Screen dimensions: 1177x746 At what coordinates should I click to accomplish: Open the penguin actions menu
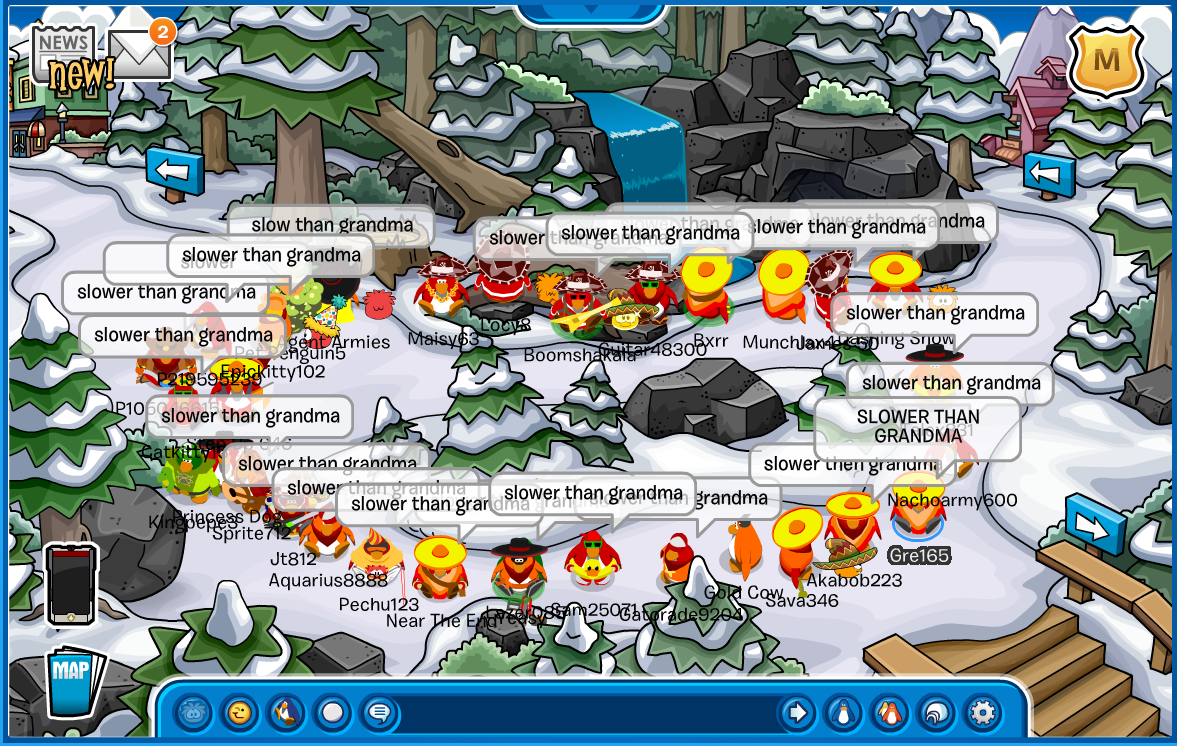pyautogui.click(x=286, y=713)
